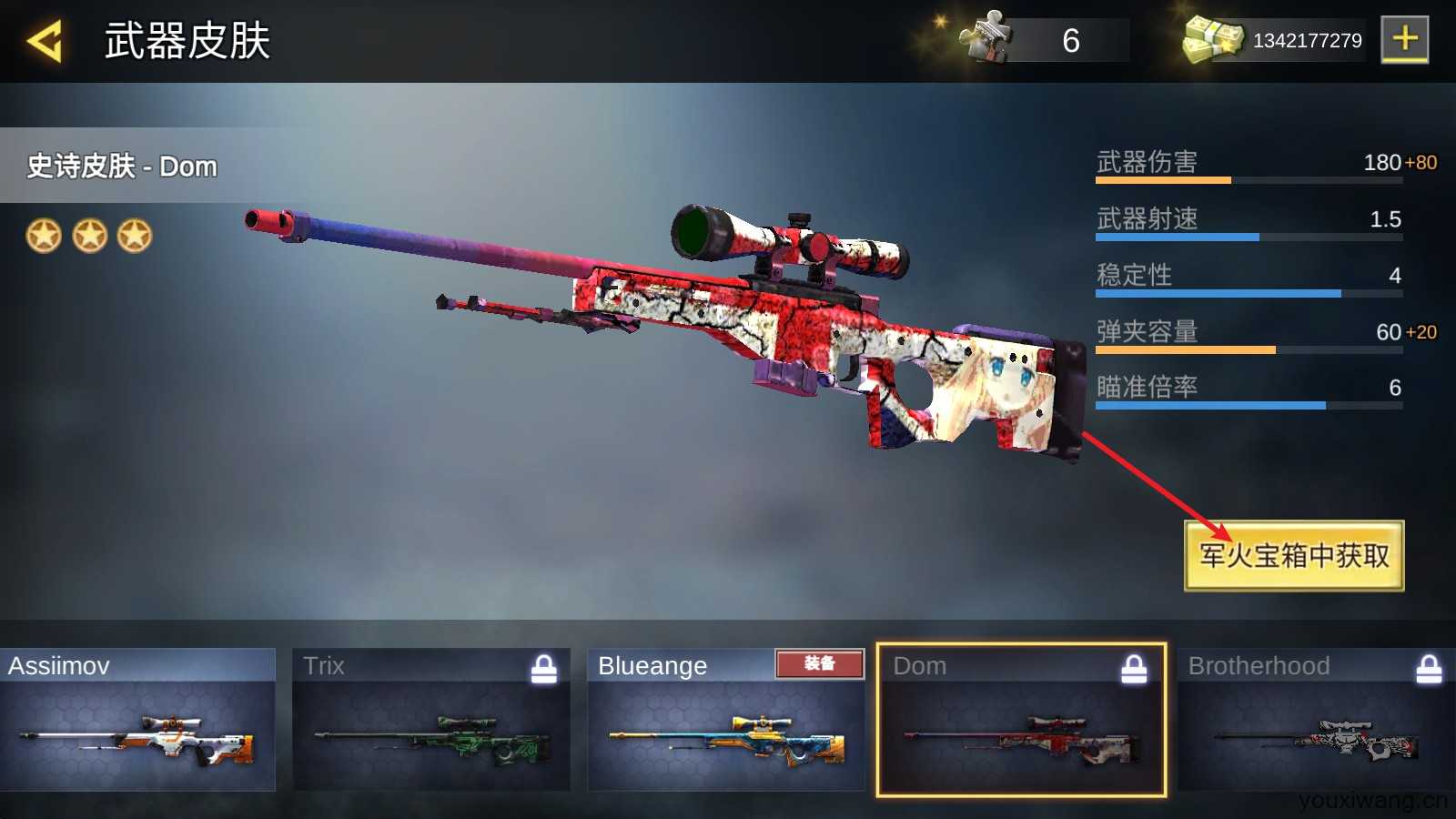Click the 军火宝箱中获取 button
The image size is (1456, 819).
click(x=1293, y=556)
